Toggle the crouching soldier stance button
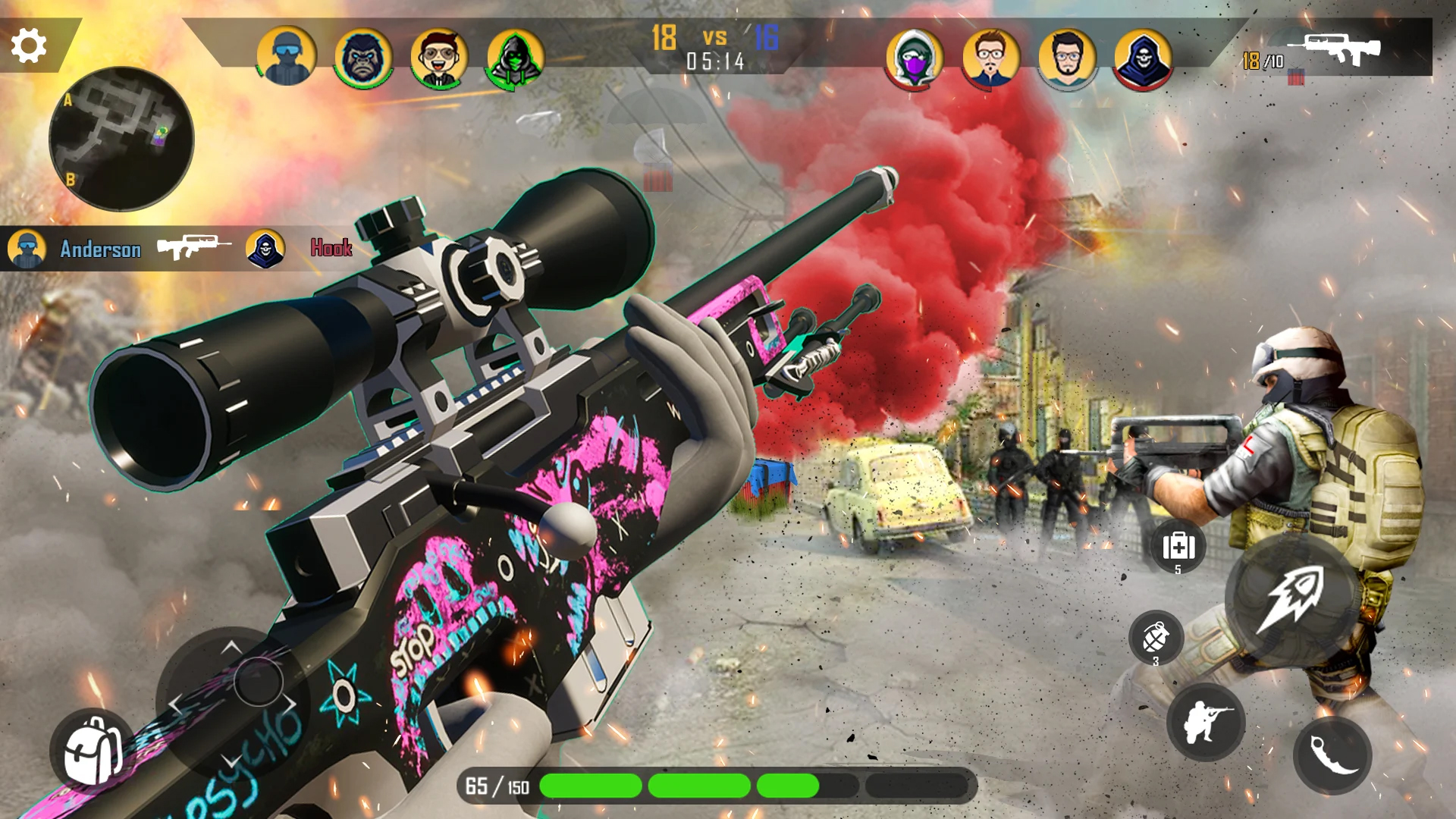Viewport: 1456px width, 819px height. coord(1205,721)
